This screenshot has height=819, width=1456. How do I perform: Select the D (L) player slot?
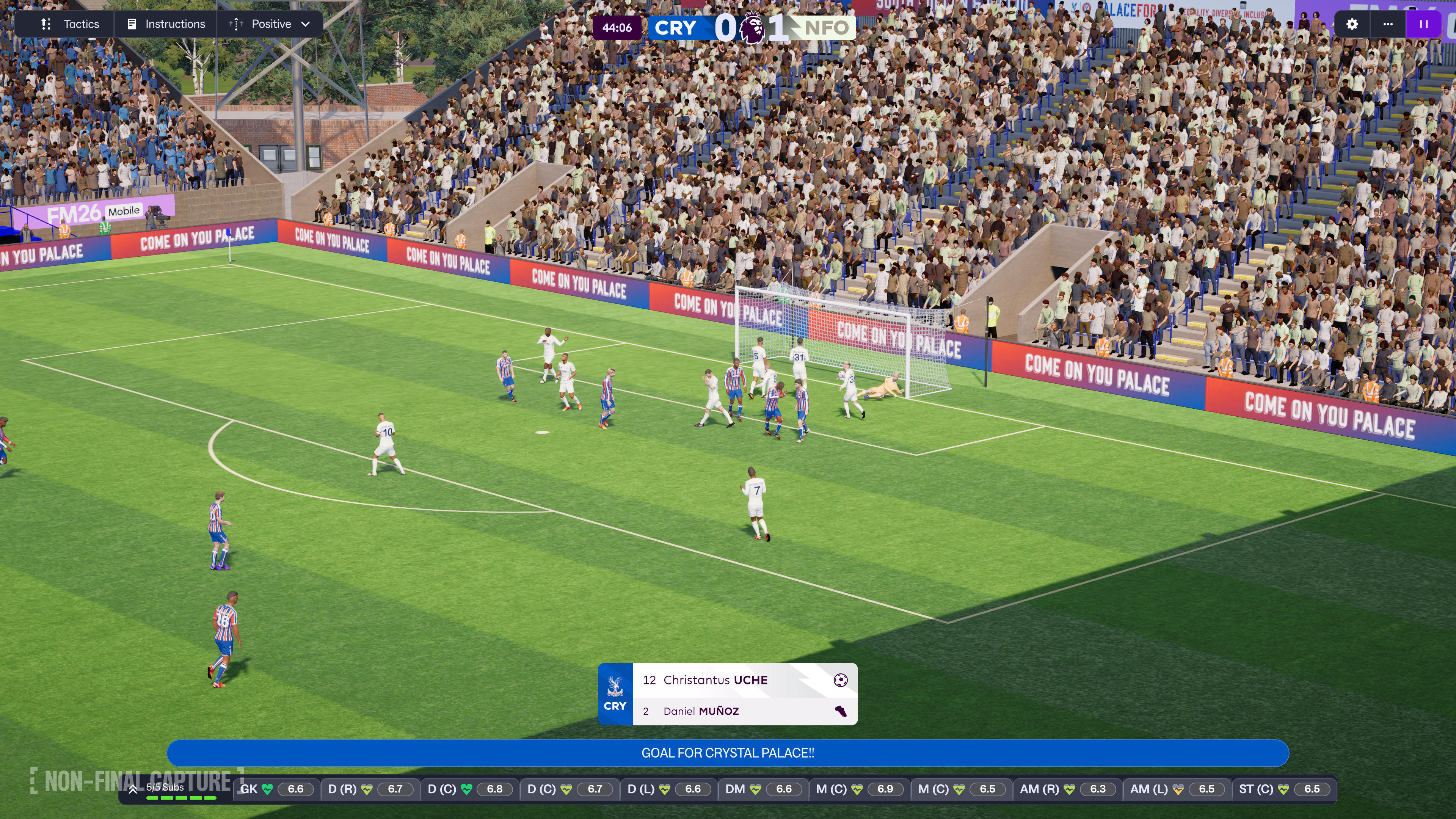point(668,789)
